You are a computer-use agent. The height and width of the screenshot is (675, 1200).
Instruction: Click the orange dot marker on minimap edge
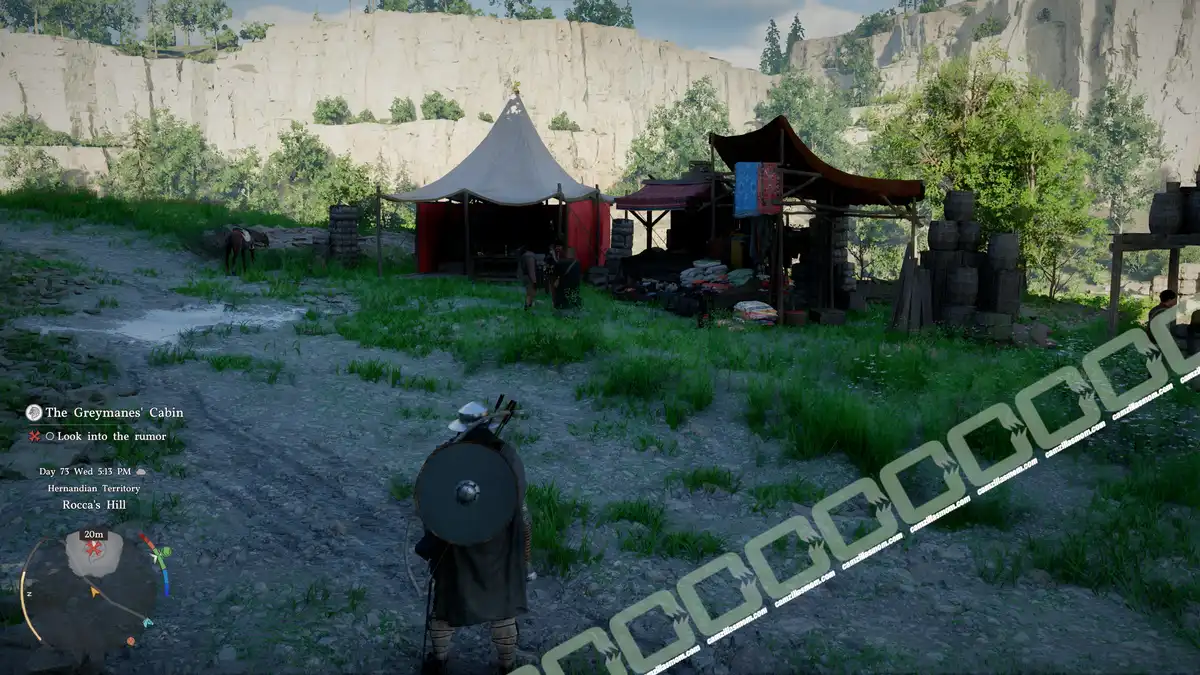[x=129, y=639]
